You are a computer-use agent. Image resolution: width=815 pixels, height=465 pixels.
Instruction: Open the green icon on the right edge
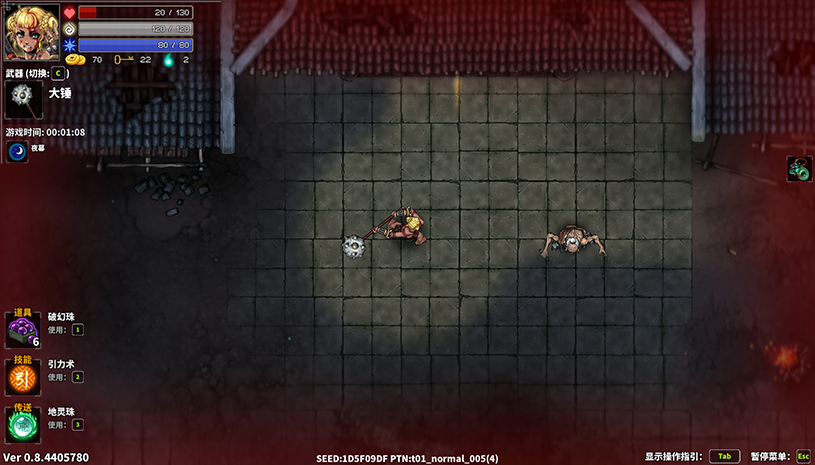[x=799, y=168]
